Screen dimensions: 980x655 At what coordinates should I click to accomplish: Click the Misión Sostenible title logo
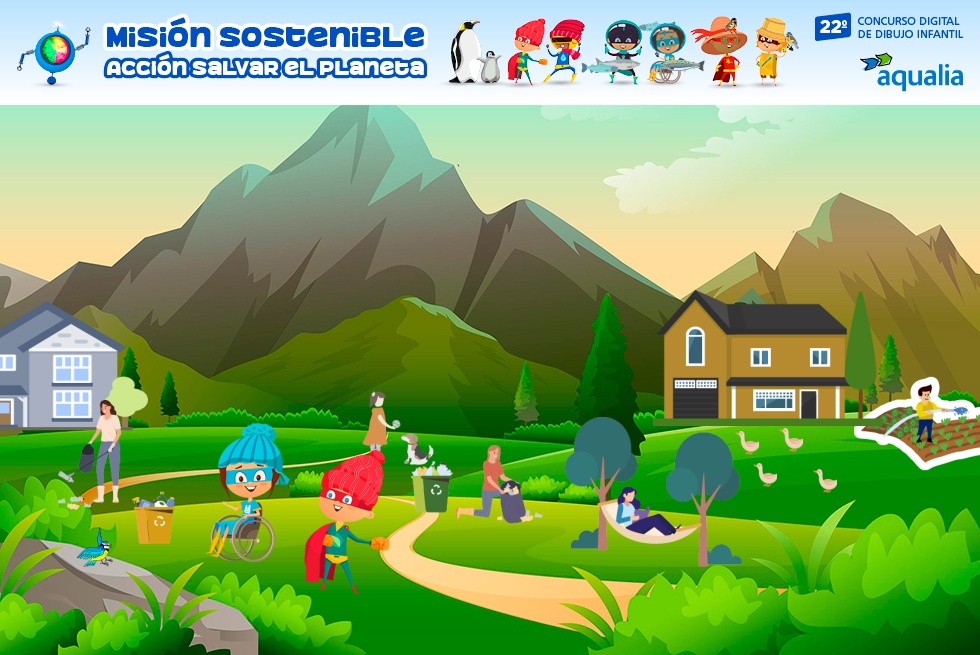(x=265, y=51)
